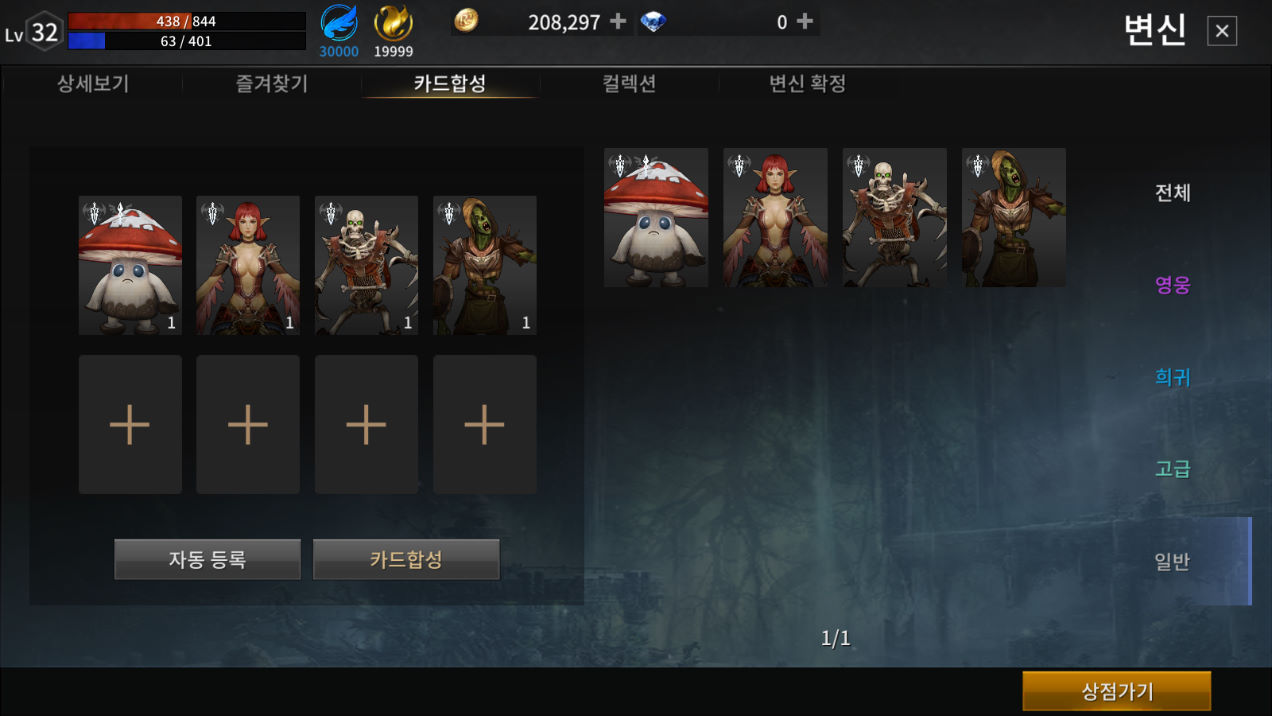
Task: Select the red-haired elf card in the card list
Action: [775, 218]
